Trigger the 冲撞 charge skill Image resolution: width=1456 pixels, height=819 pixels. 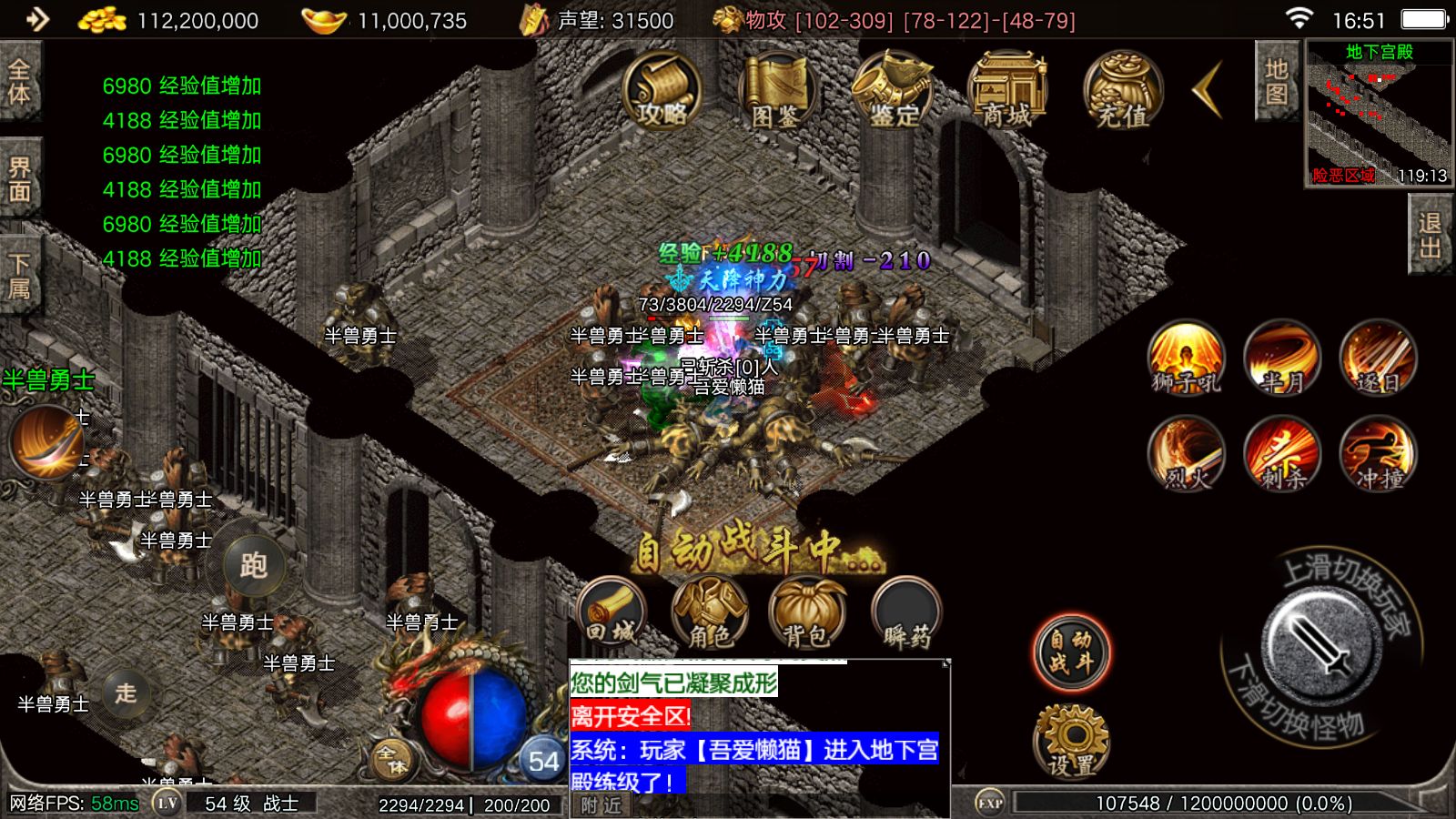(1379, 454)
